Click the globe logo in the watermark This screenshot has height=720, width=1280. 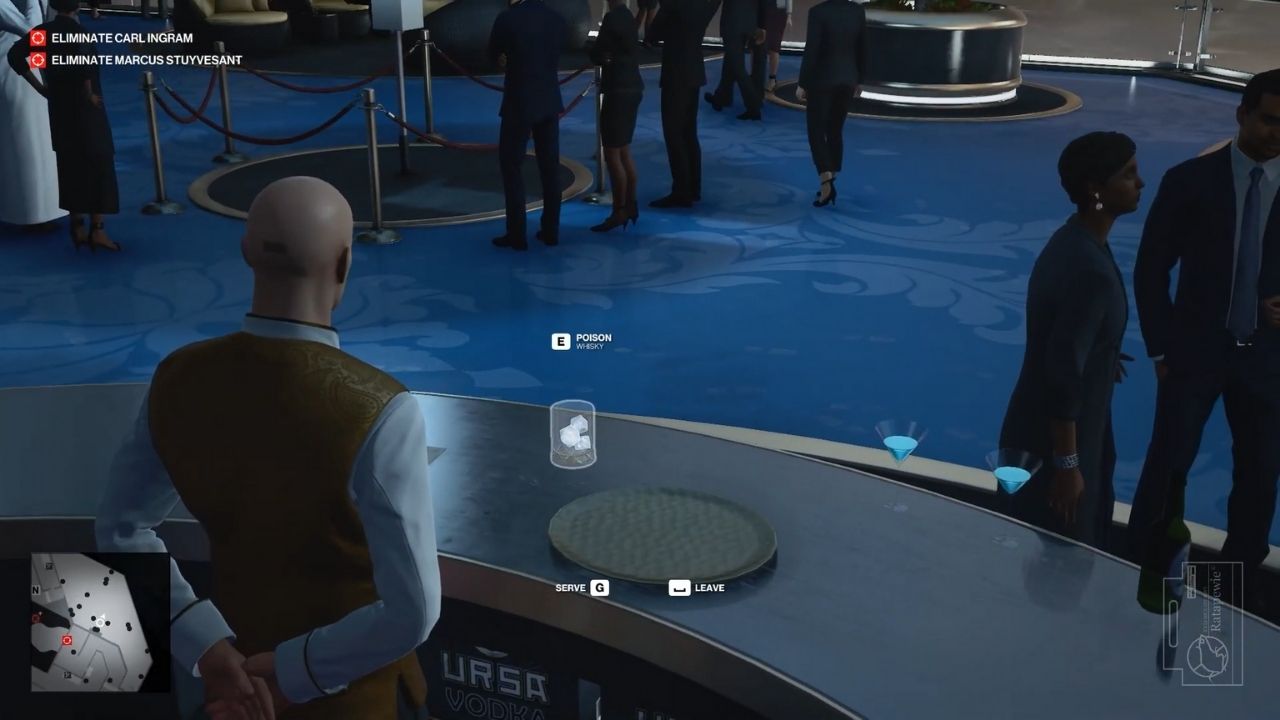[1210, 658]
